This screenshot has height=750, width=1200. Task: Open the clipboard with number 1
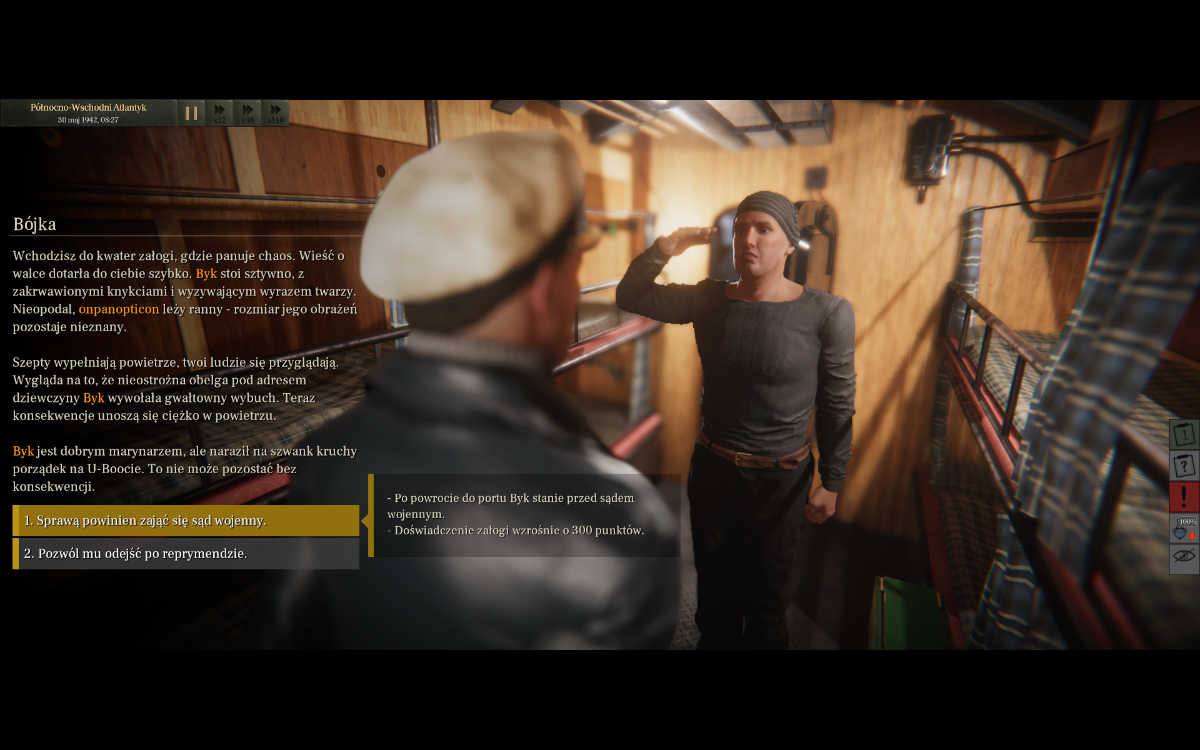[x=1184, y=434]
